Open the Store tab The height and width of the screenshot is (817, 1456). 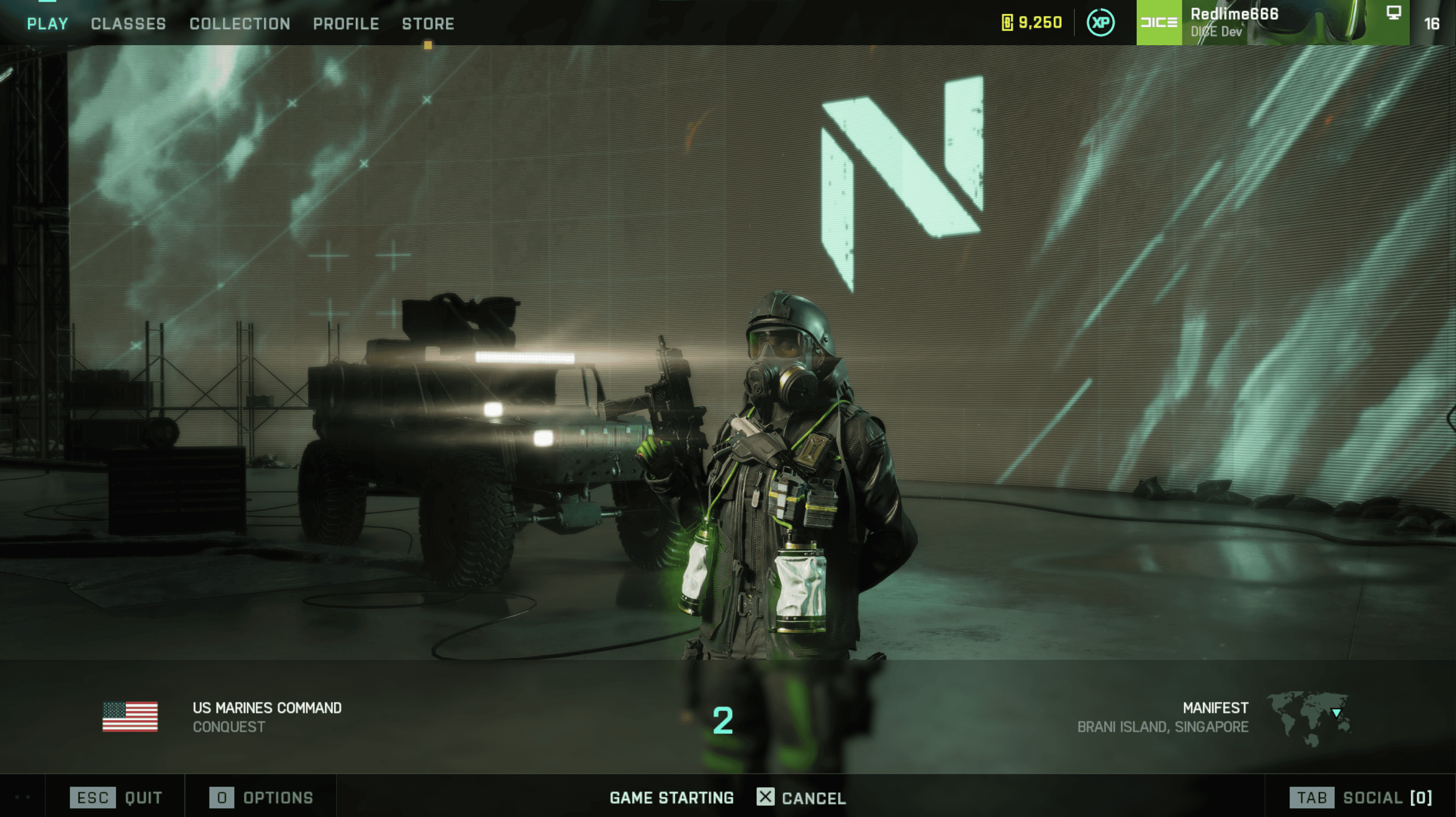coord(428,24)
